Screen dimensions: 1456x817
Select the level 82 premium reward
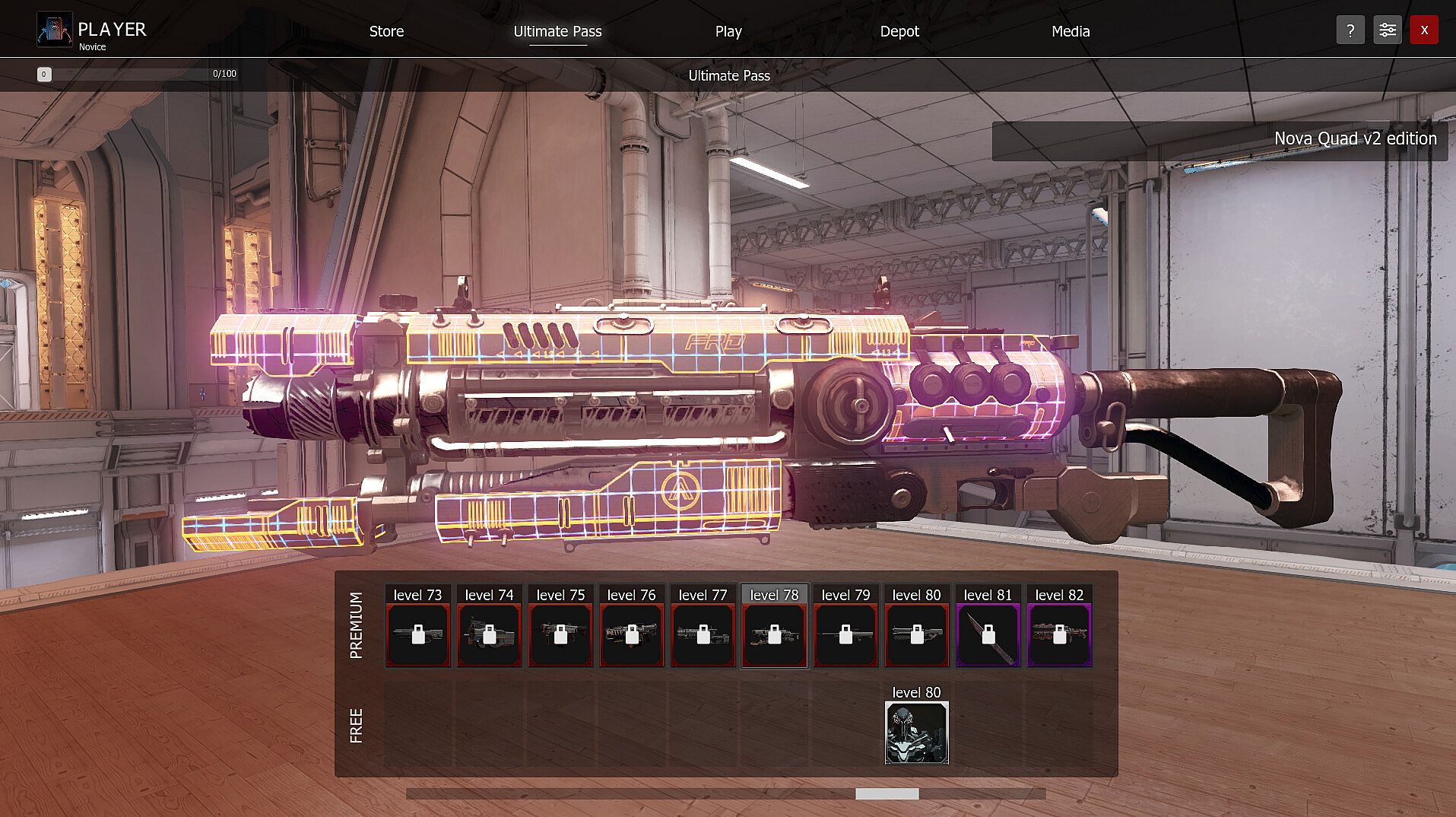(x=1059, y=634)
